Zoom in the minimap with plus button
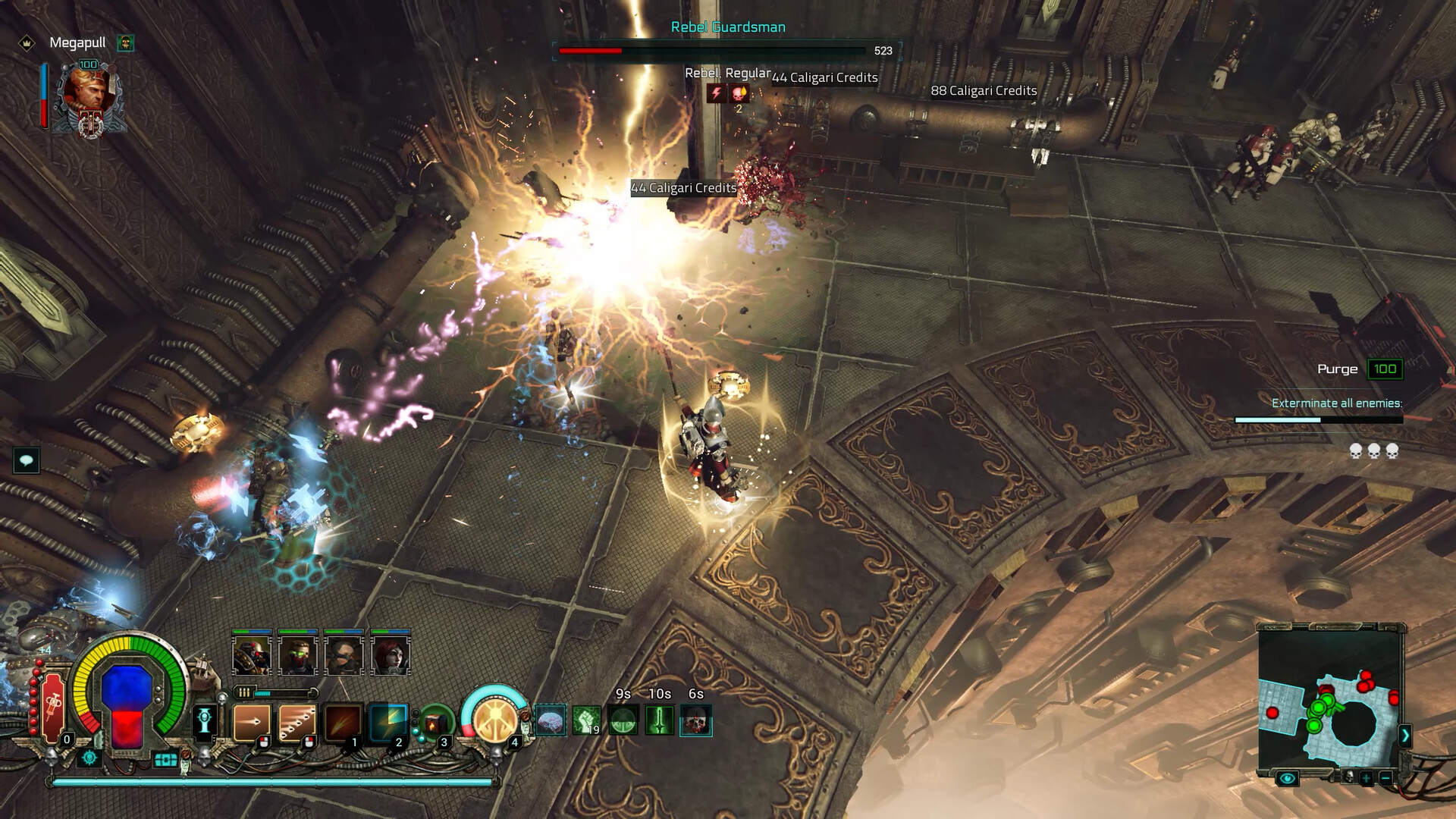This screenshot has height=819, width=1456. point(1366,778)
